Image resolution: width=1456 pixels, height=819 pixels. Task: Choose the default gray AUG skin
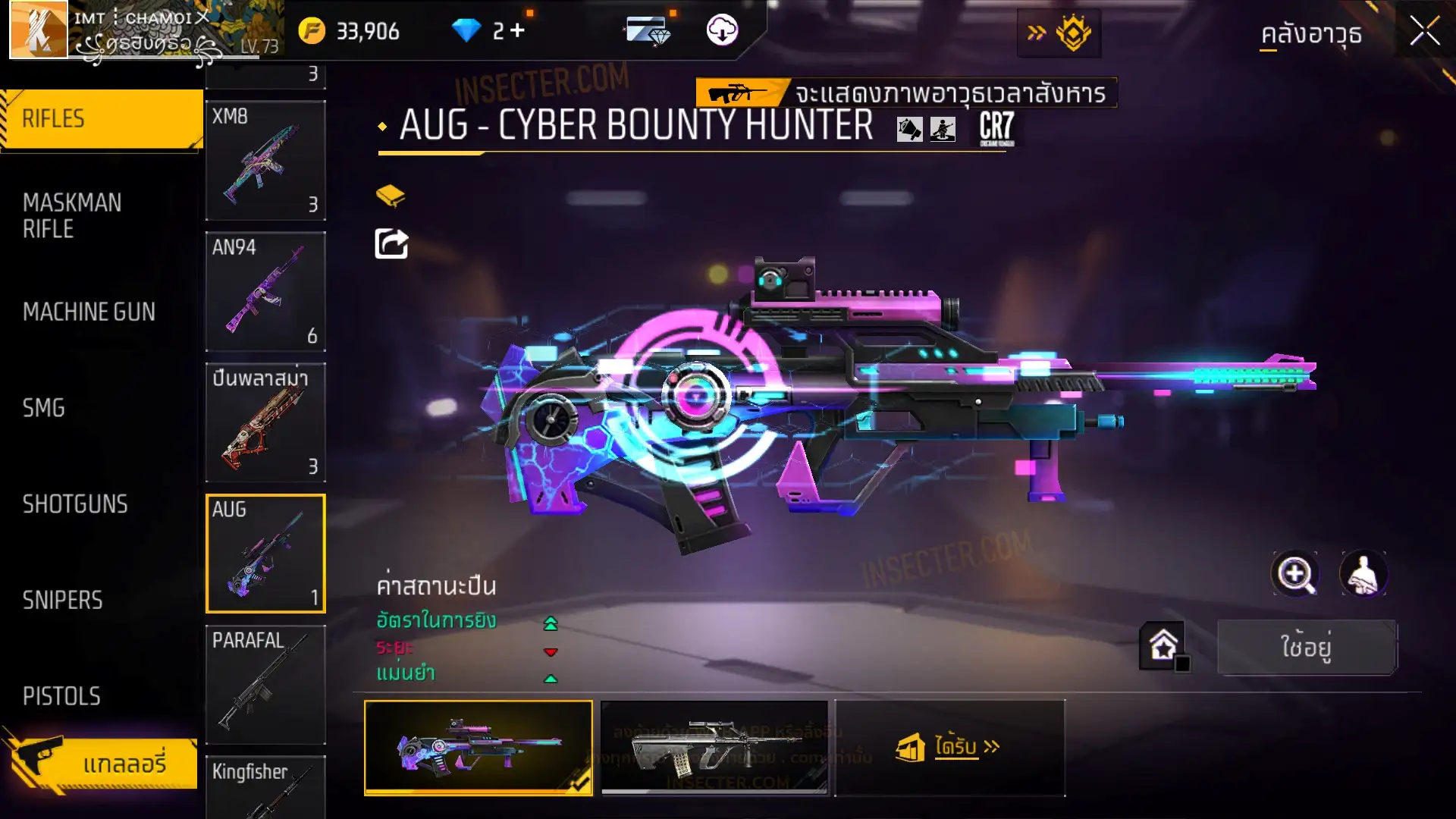[x=714, y=748]
